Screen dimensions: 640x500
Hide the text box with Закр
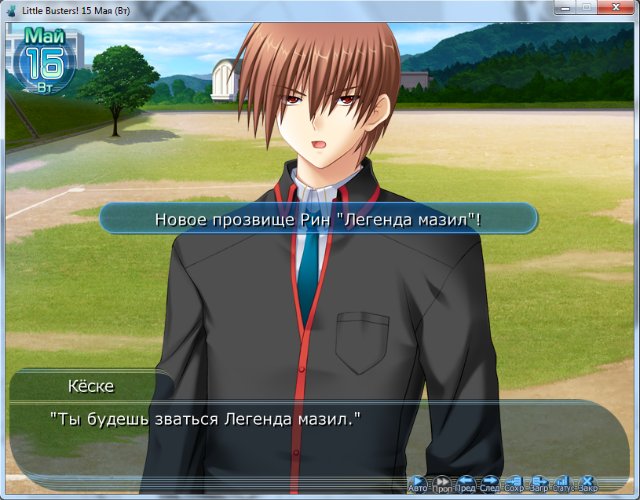[x=588, y=483]
